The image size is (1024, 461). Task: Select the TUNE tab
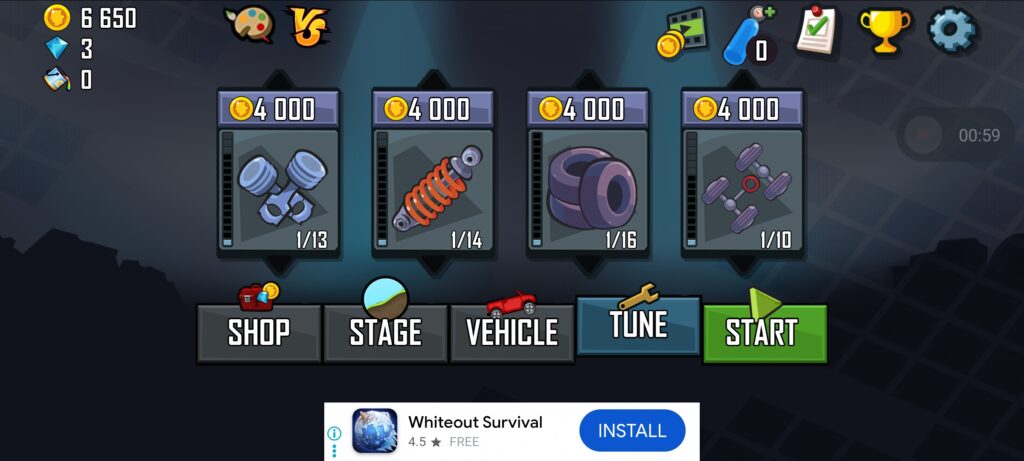point(638,325)
